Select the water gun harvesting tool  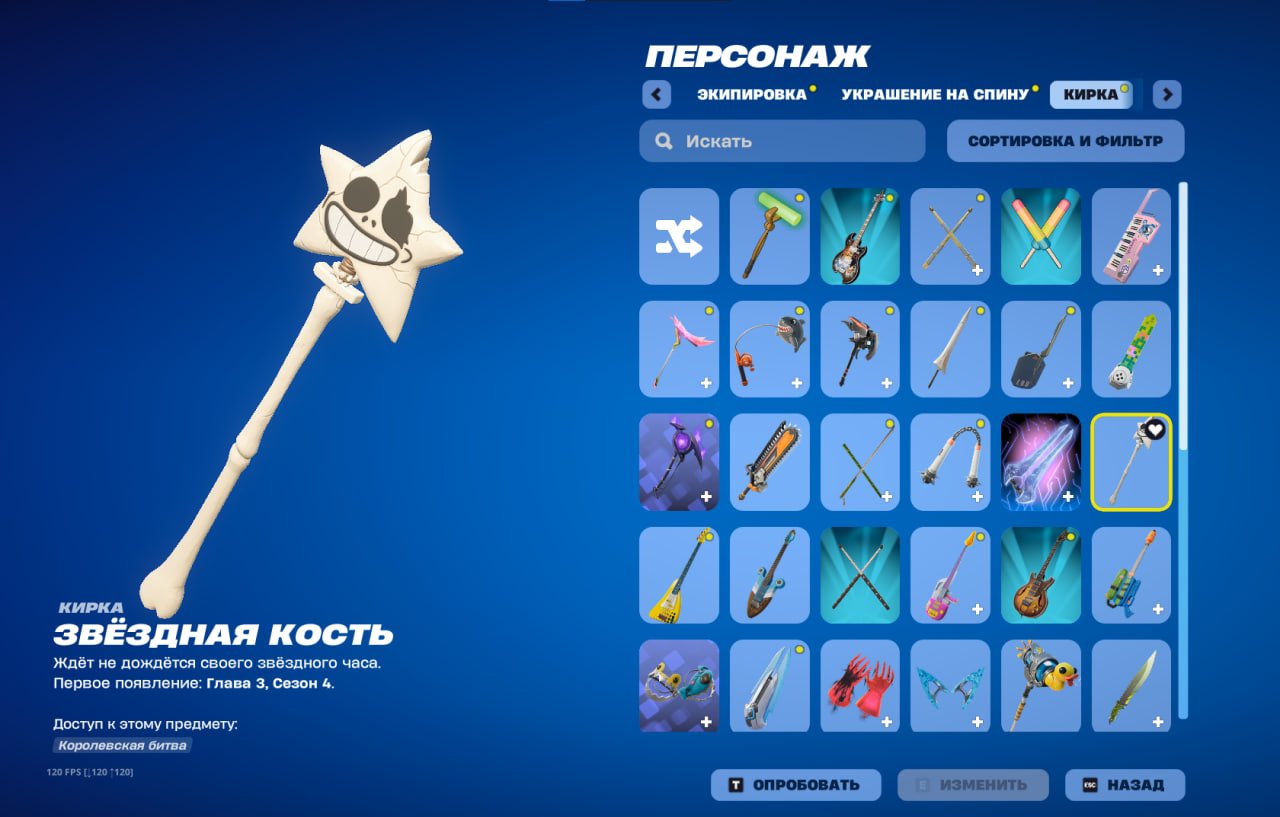1131,575
